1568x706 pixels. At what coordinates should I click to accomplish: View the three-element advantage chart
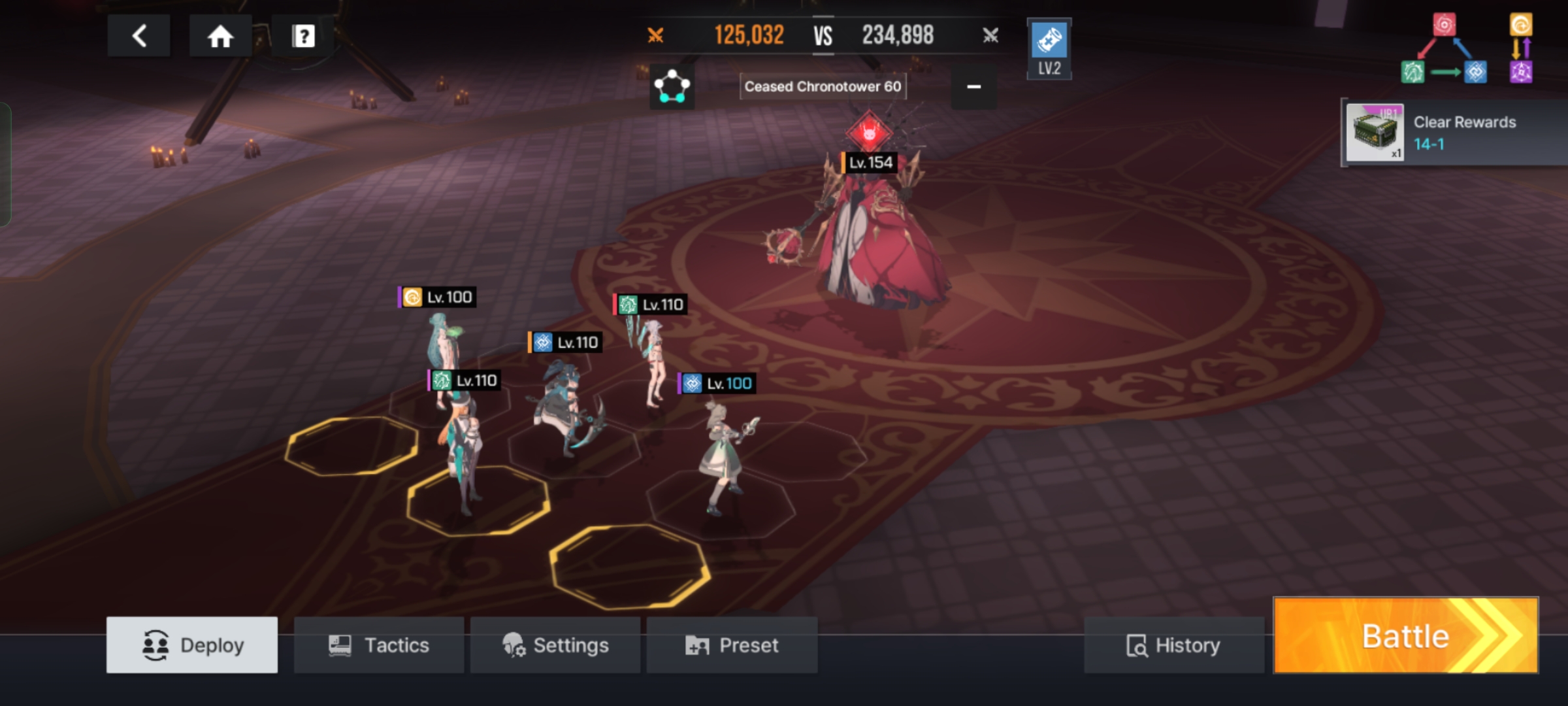pyautogui.click(x=1444, y=50)
